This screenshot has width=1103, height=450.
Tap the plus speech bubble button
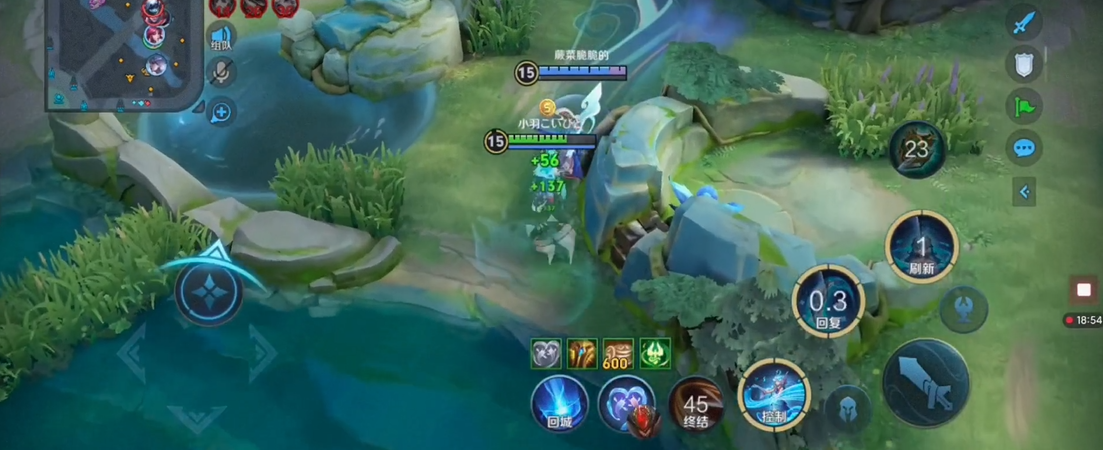221,111
